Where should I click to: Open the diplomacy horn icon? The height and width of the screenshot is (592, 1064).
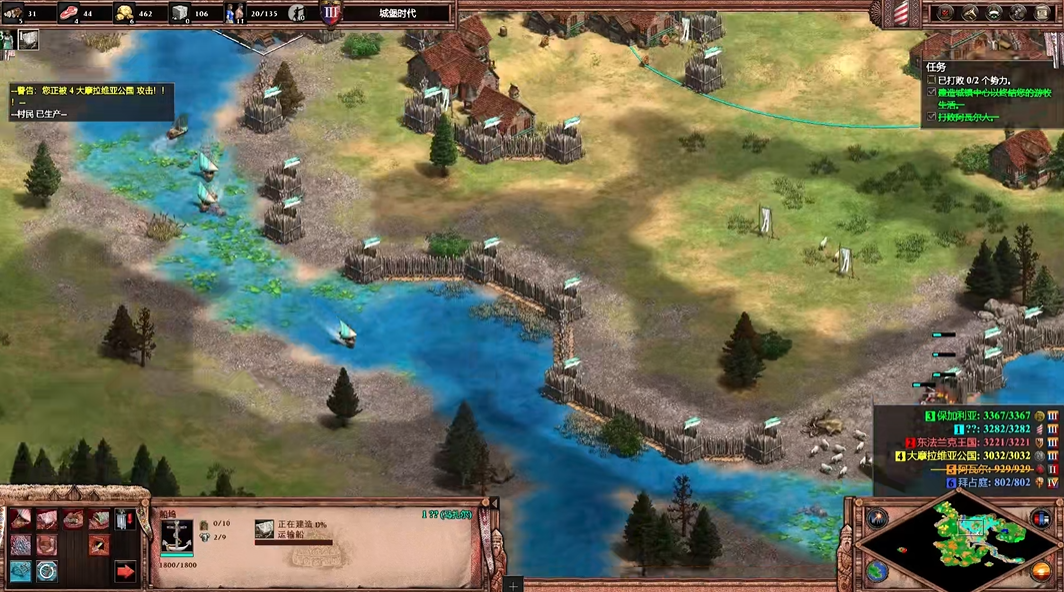pyautogui.click(x=969, y=13)
